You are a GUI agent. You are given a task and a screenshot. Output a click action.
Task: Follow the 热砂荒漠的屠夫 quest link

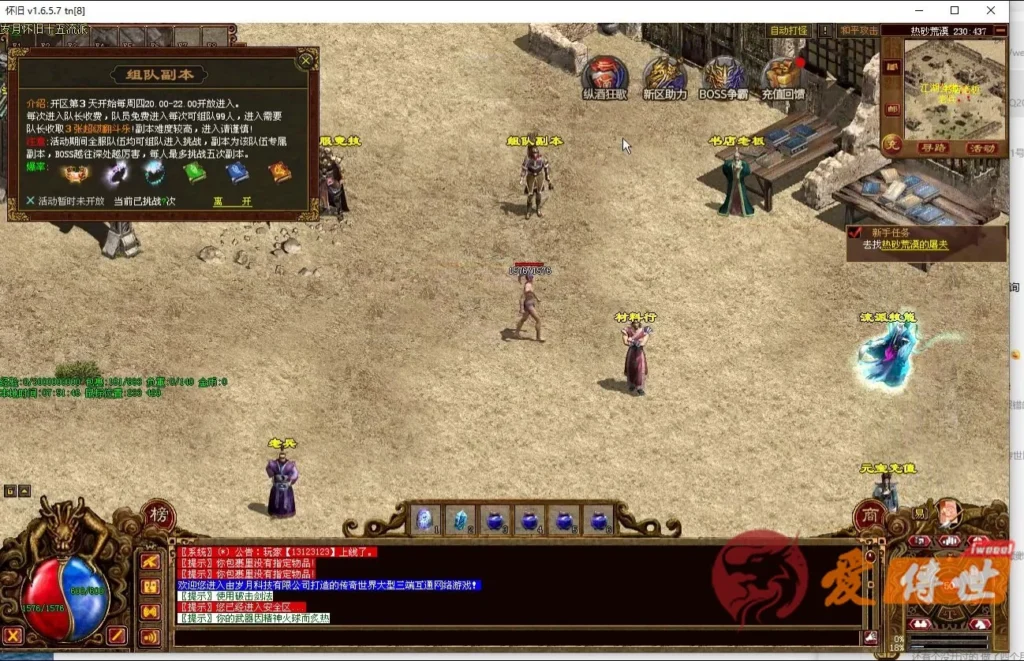[920, 245]
